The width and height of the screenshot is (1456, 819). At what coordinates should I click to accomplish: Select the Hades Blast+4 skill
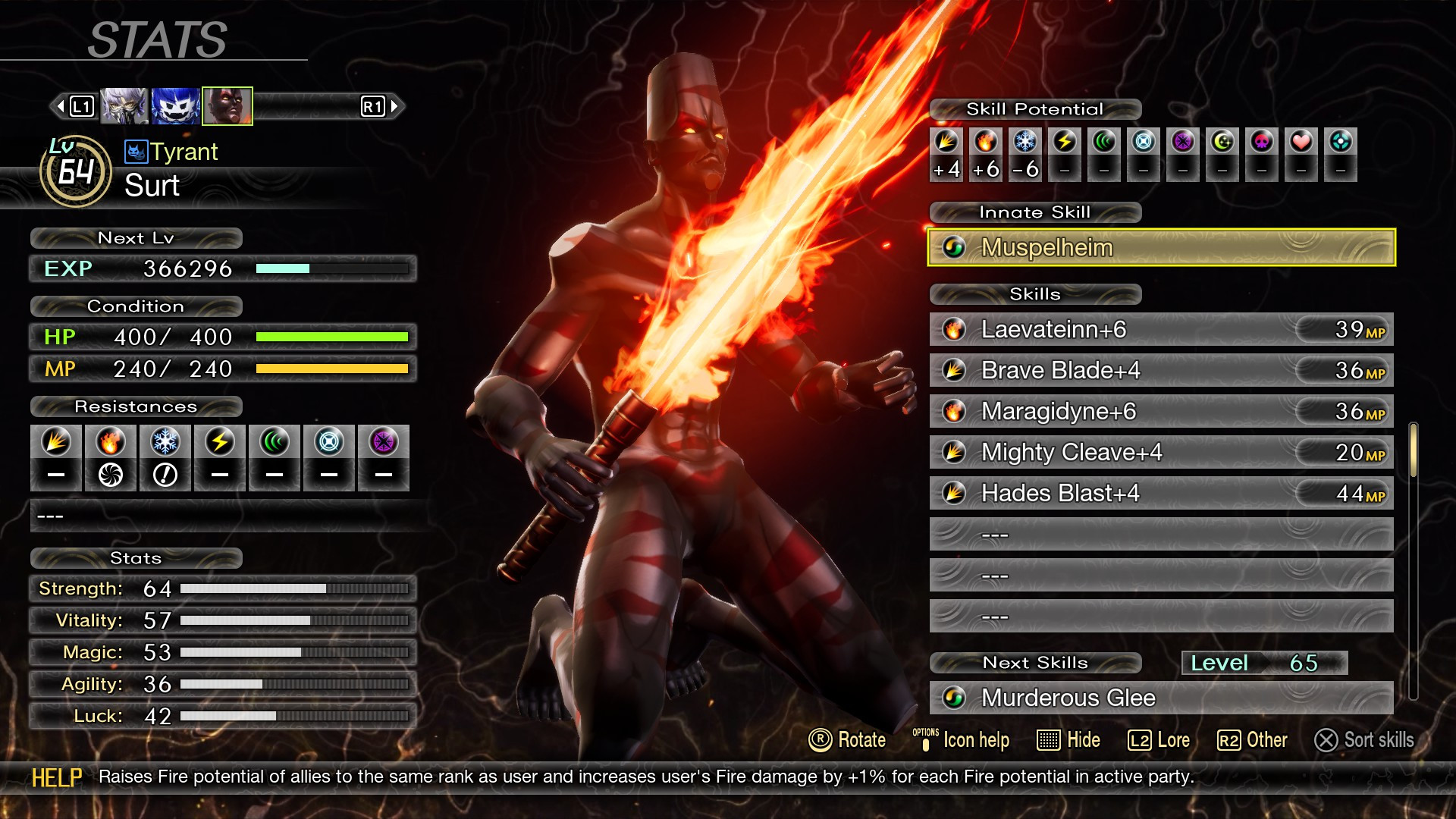click(x=1160, y=493)
